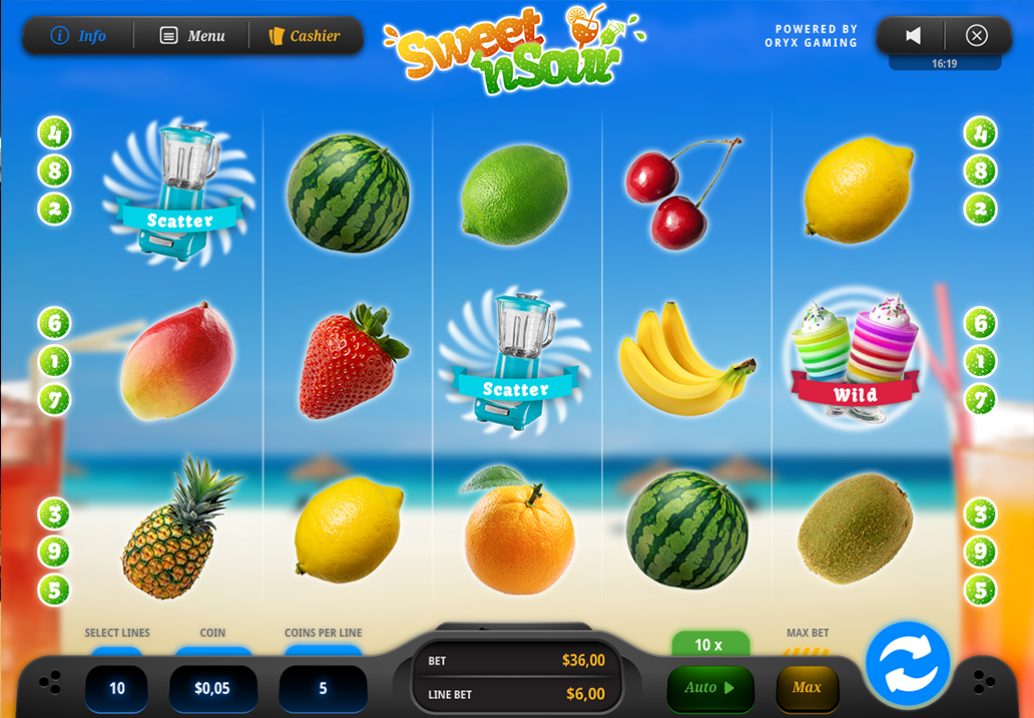Set the Max bet
This screenshot has width=1034, height=718.
806,688
